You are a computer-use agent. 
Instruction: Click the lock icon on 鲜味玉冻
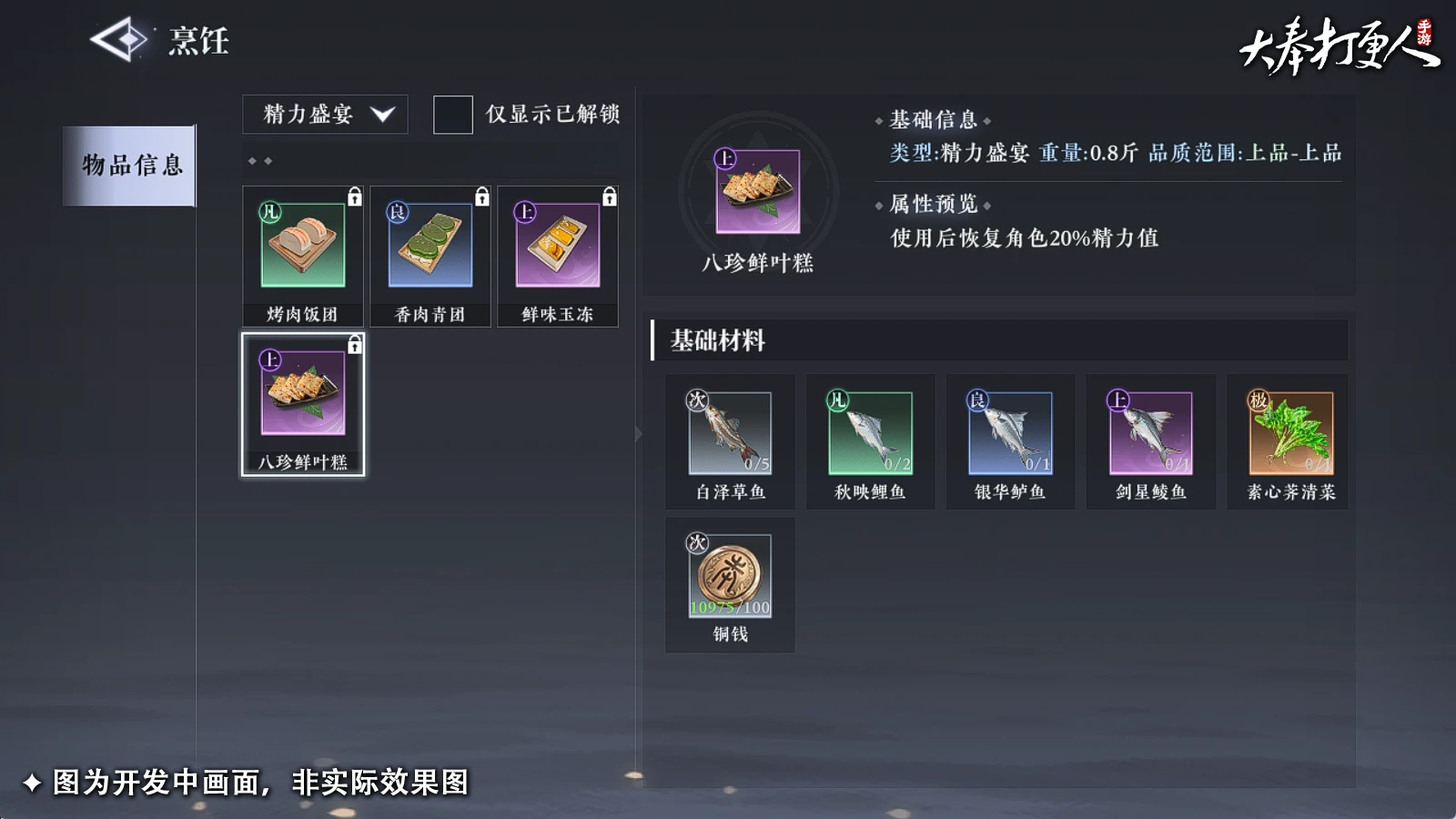tap(610, 195)
